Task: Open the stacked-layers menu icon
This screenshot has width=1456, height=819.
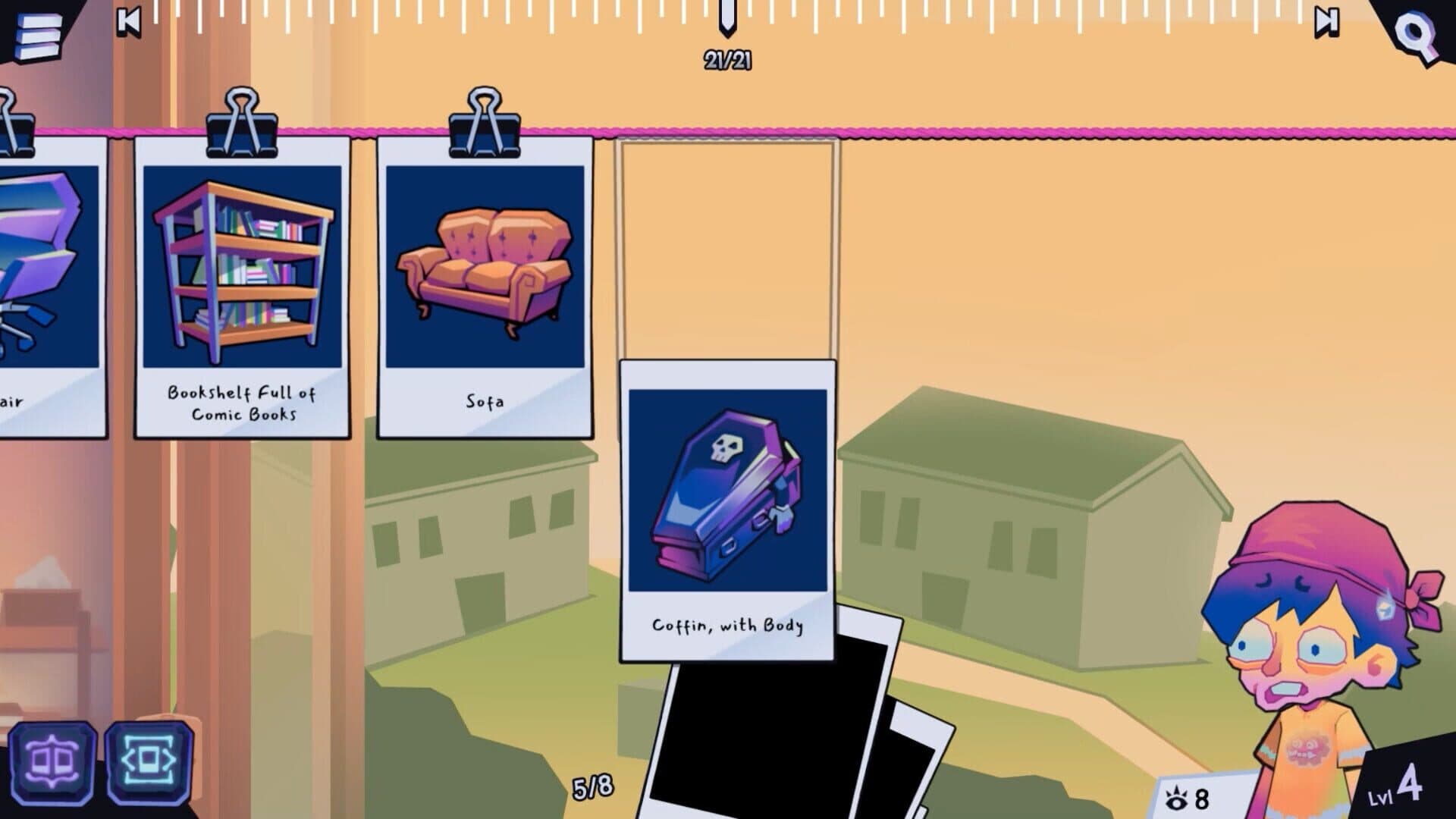Action: pyautogui.click(x=36, y=31)
